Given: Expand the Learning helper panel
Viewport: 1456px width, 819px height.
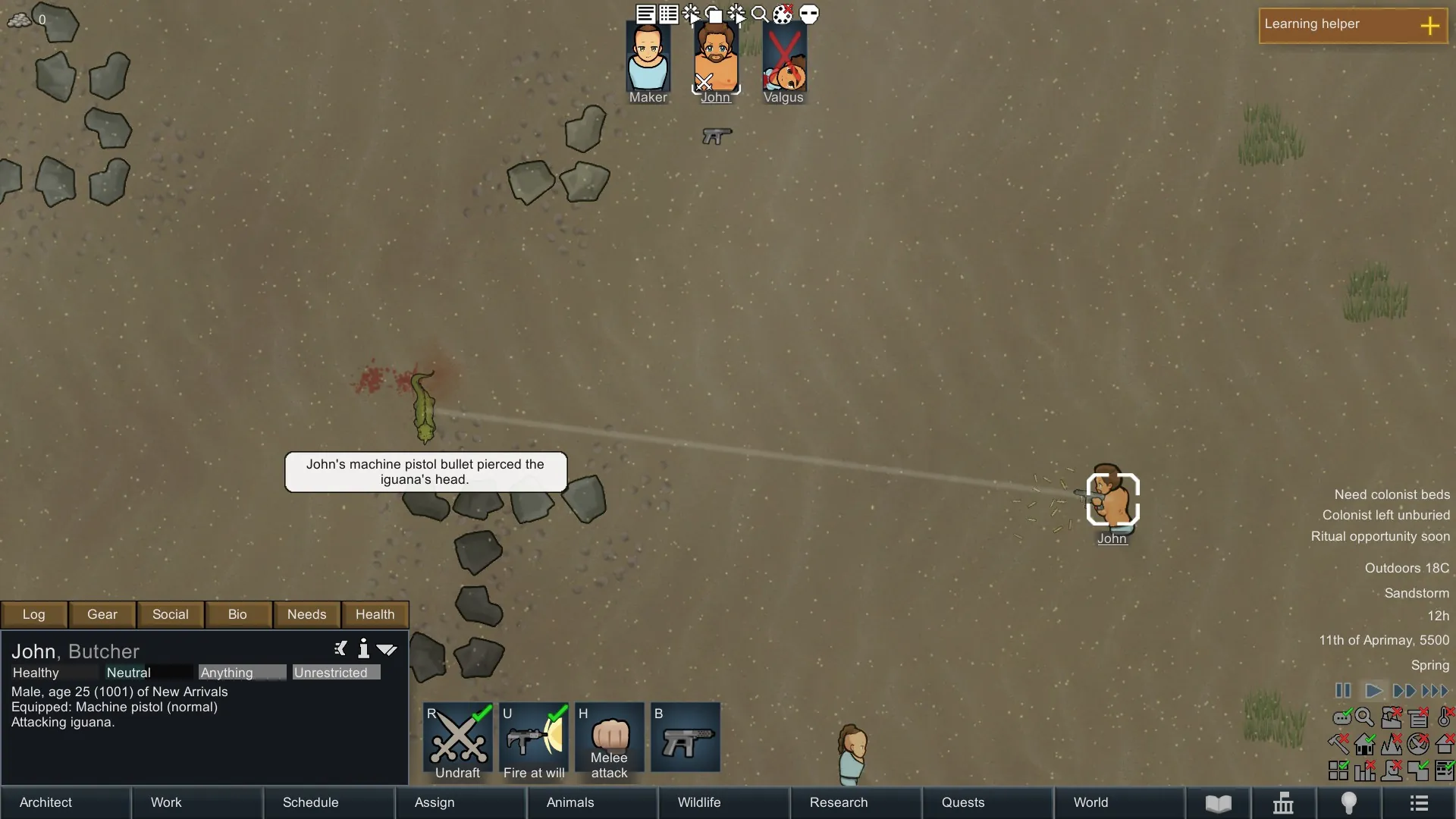Looking at the screenshot, I should point(1429,26).
